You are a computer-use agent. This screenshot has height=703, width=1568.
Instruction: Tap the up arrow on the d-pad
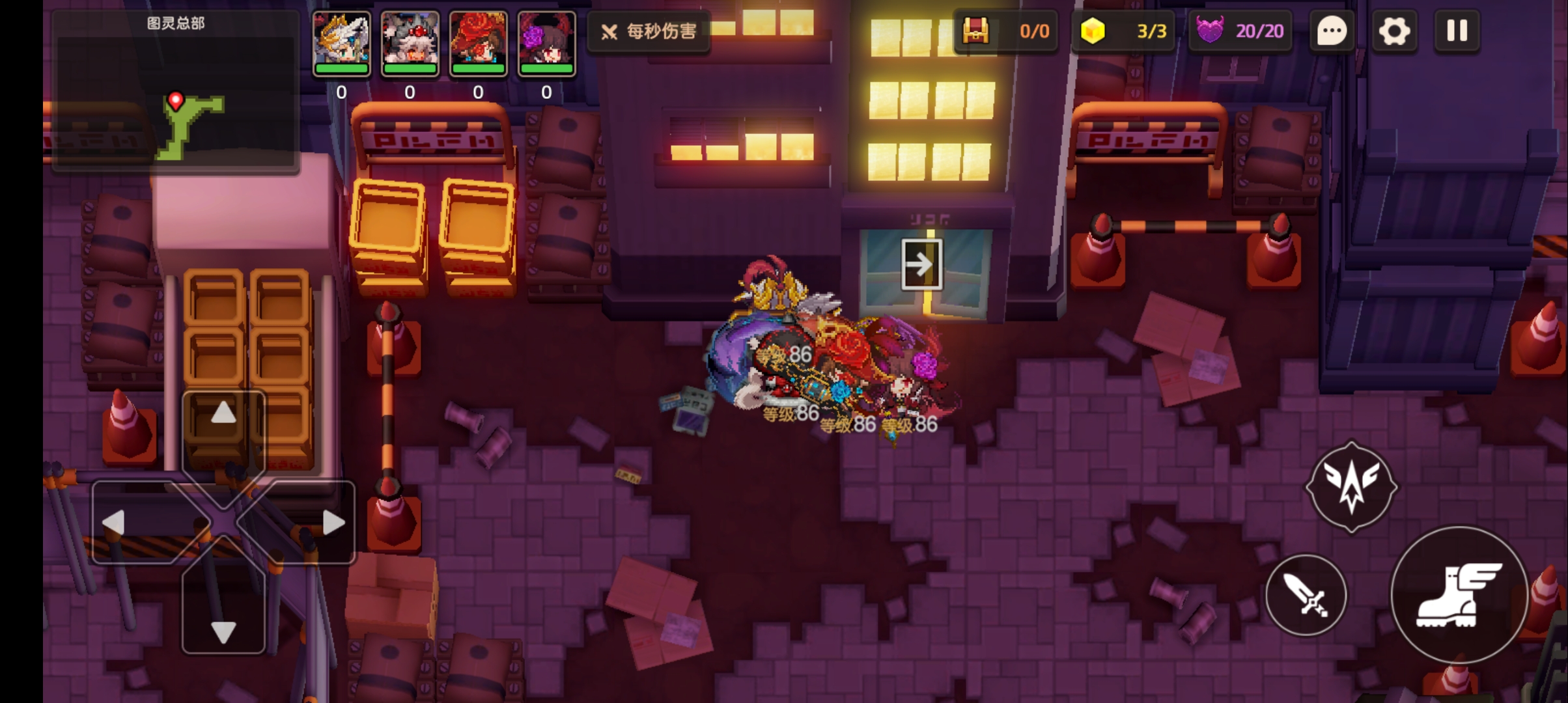click(223, 413)
